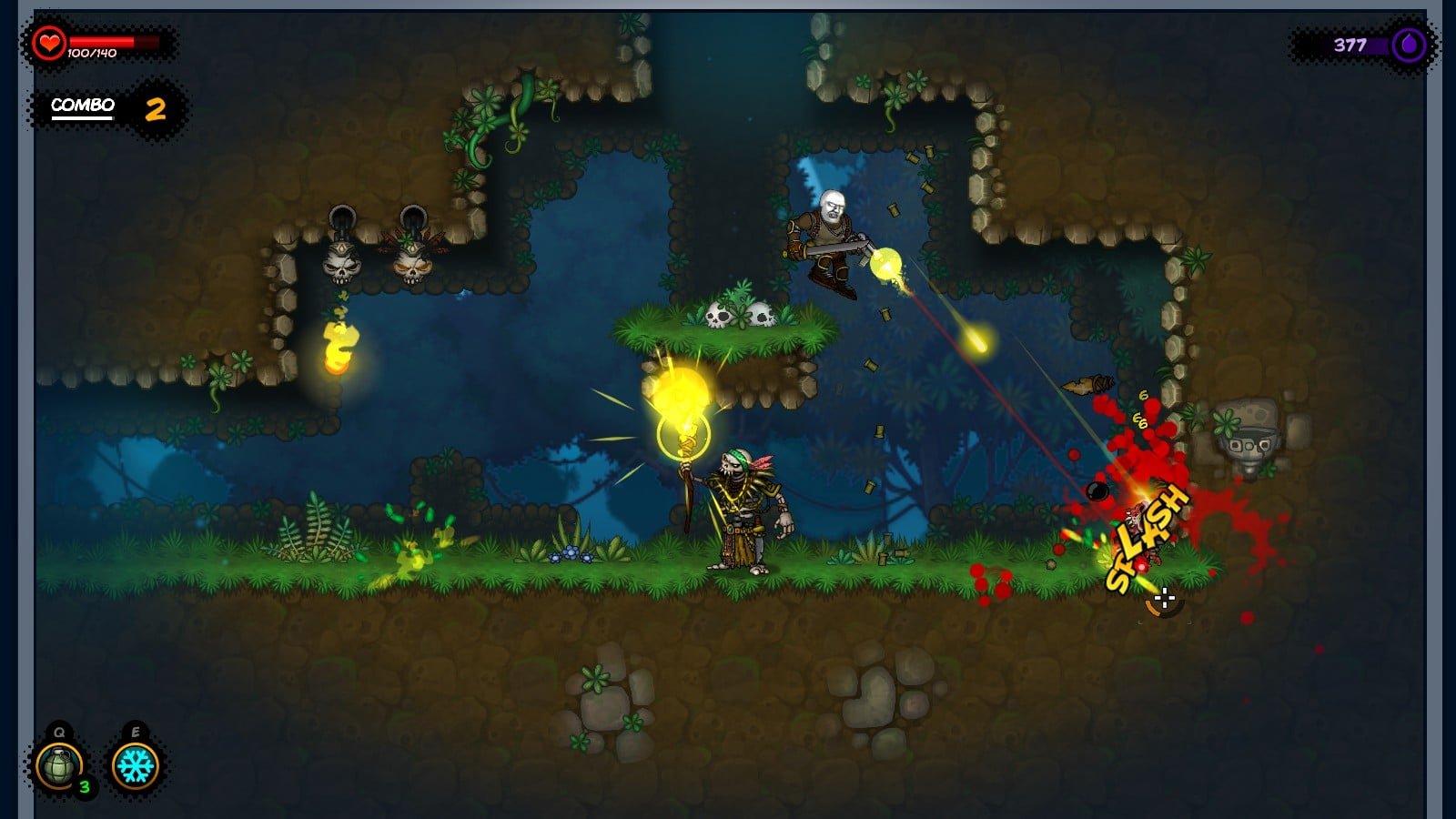Use the snowflake freeze ability
Image resolution: width=1456 pixels, height=819 pixels.
tap(136, 765)
